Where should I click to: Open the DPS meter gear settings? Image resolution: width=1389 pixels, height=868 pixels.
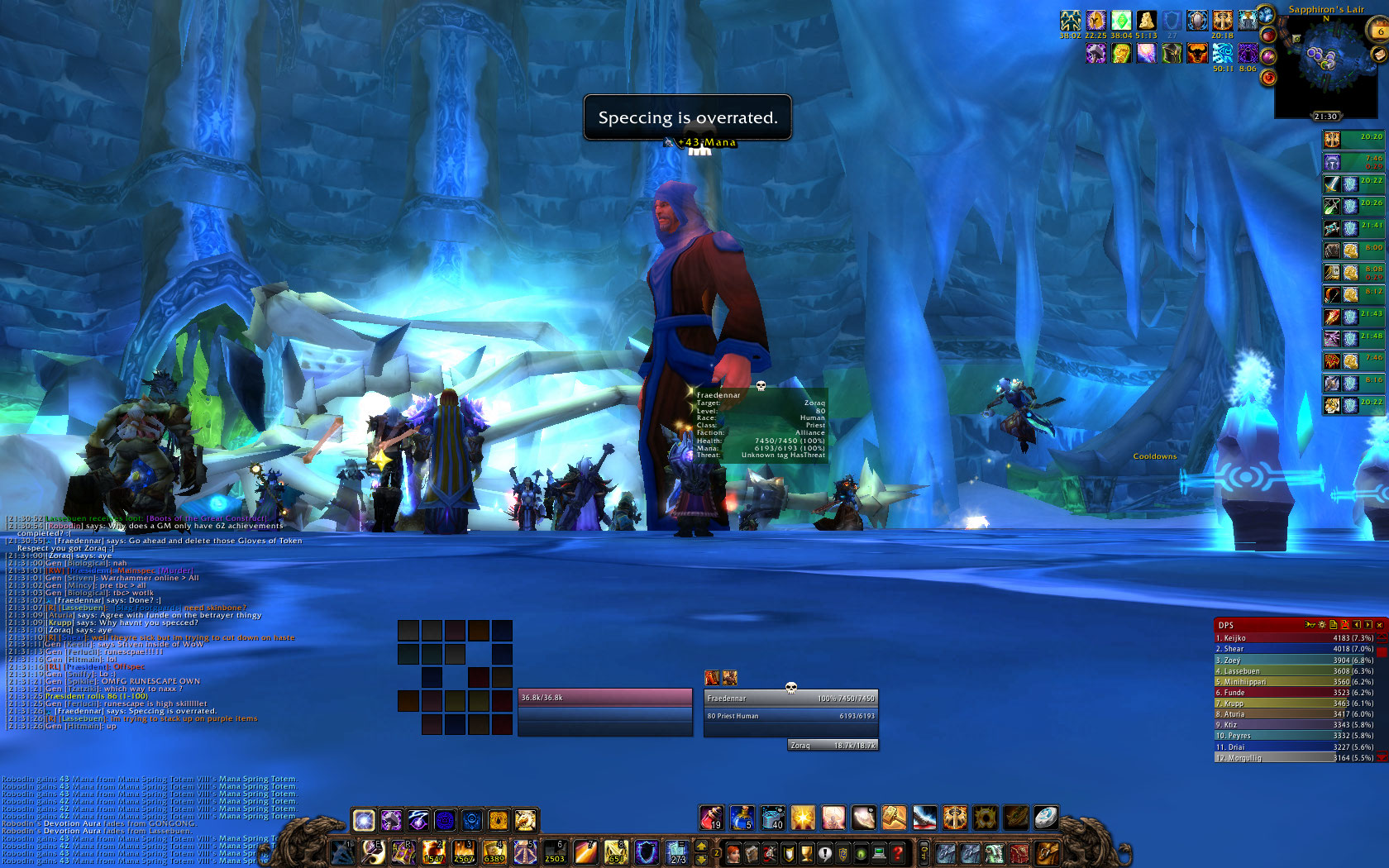(x=1322, y=625)
